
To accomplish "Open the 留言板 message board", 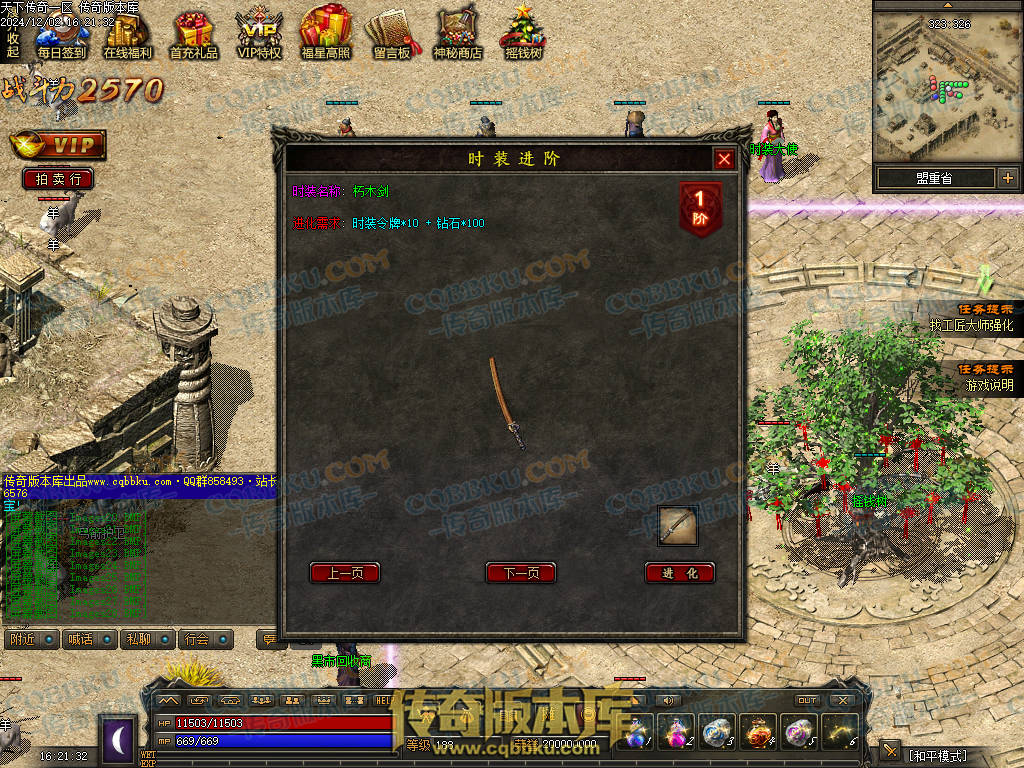I will 391,37.
